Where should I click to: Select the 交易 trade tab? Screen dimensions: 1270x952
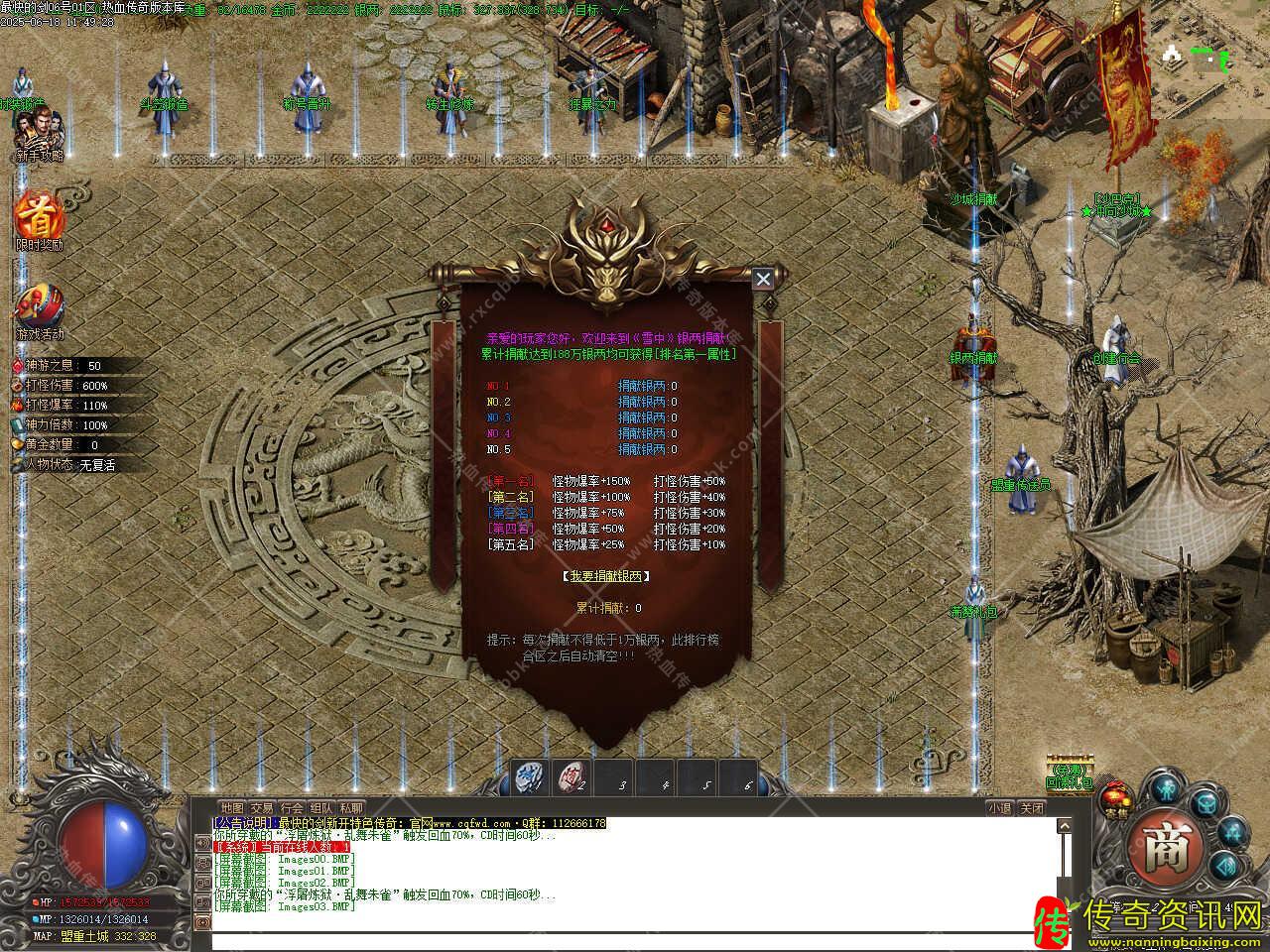coord(262,808)
